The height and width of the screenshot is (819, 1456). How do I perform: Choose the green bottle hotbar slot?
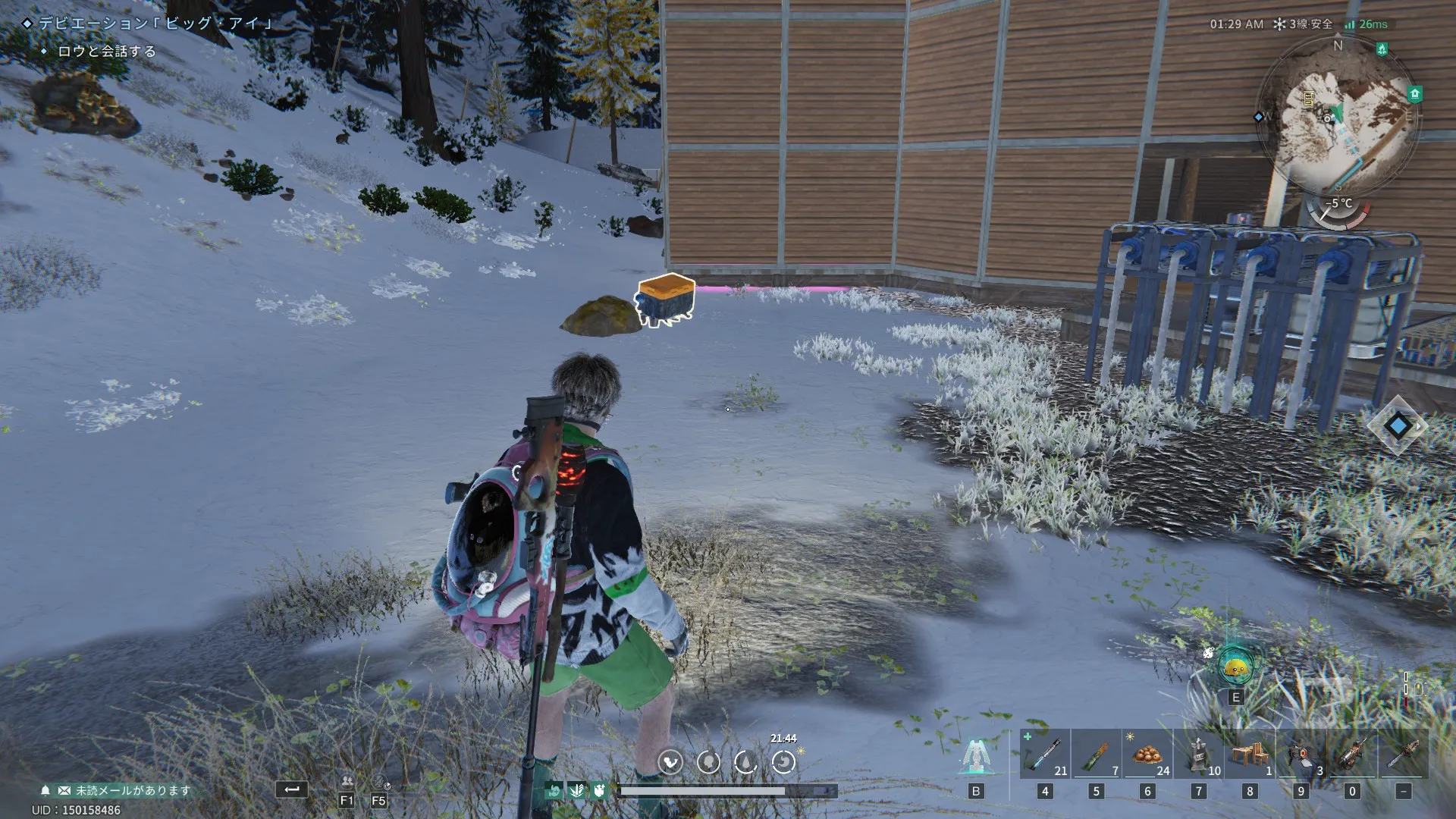(1096, 754)
